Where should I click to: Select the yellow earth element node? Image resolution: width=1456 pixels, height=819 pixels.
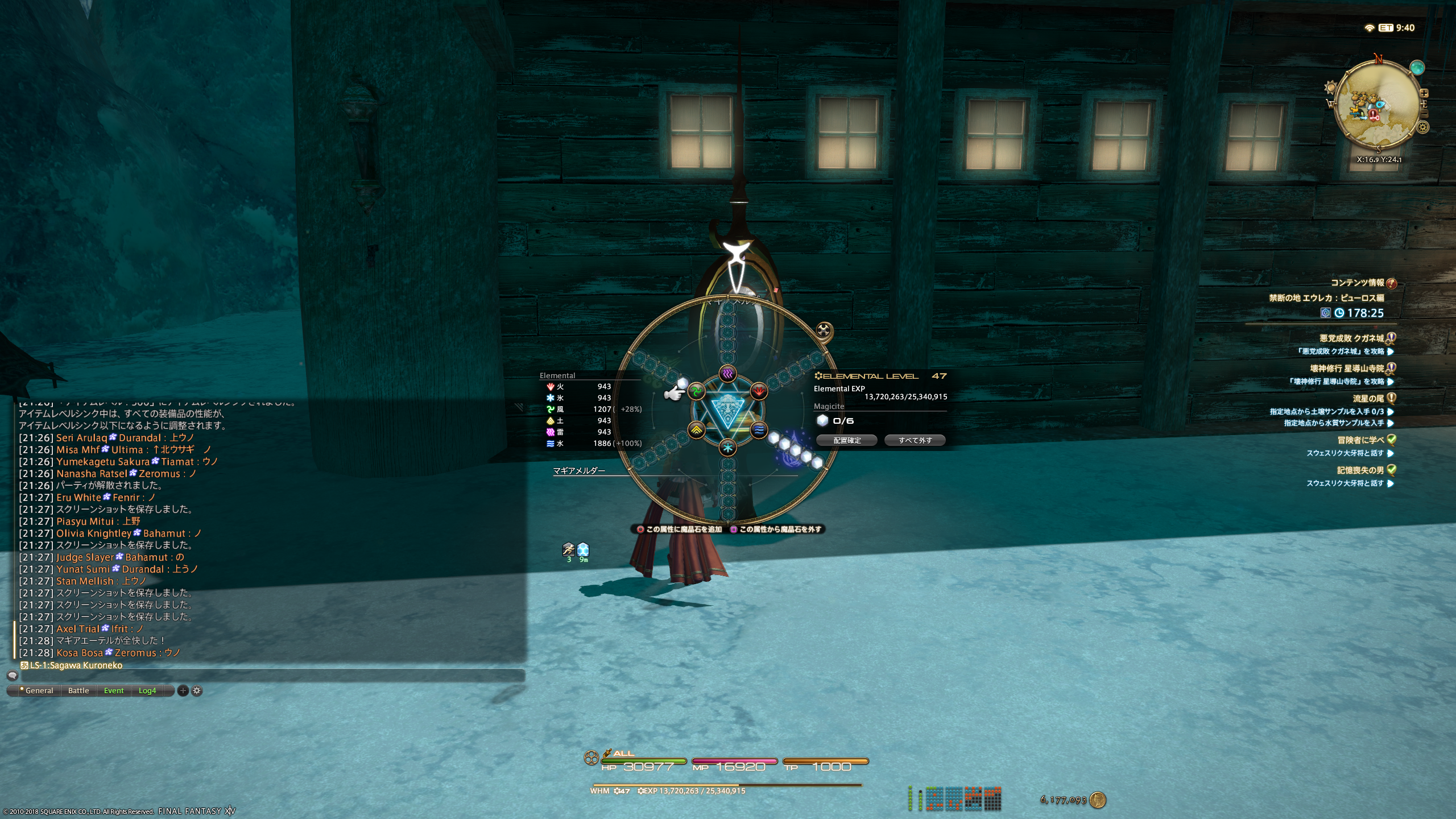697,430
